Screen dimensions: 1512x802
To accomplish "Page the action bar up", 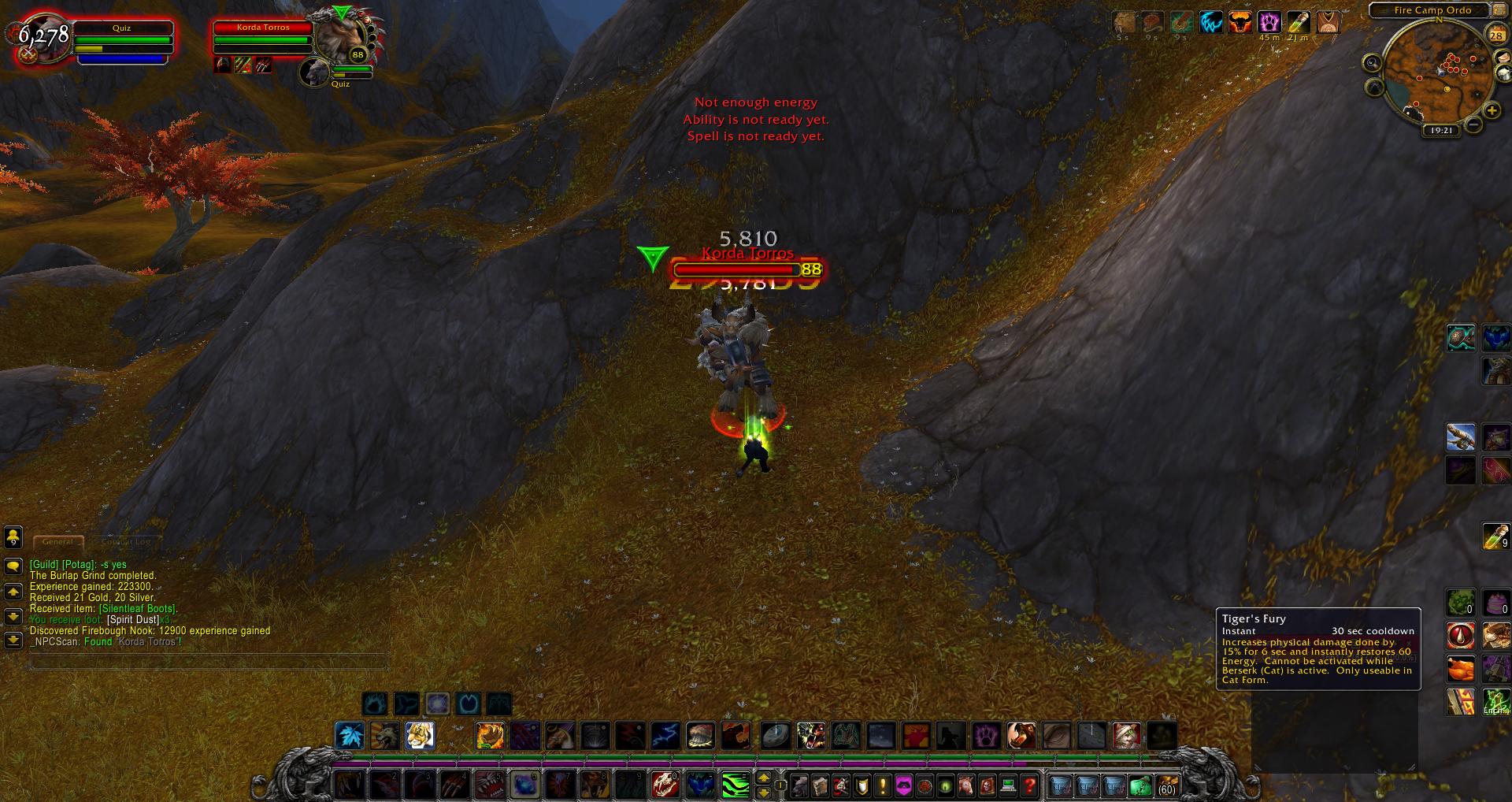I will [763, 778].
